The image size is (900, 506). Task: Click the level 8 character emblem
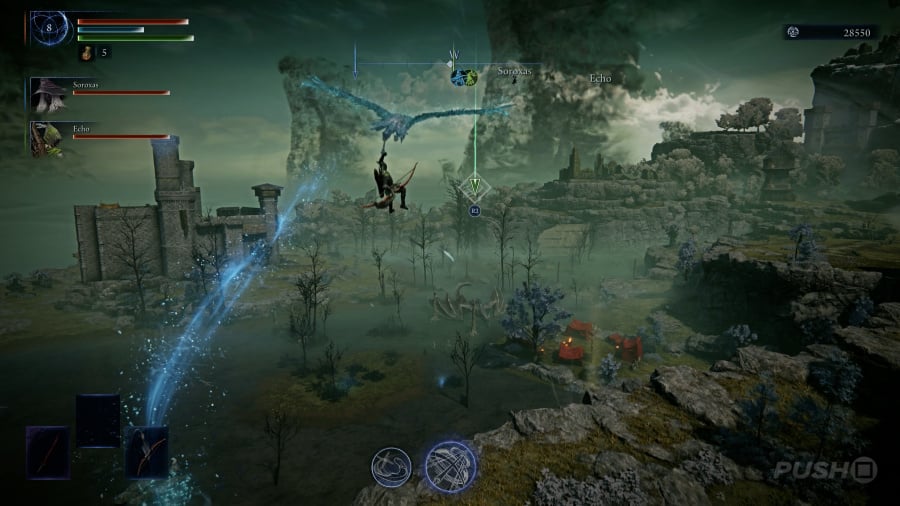pyautogui.click(x=49, y=27)
